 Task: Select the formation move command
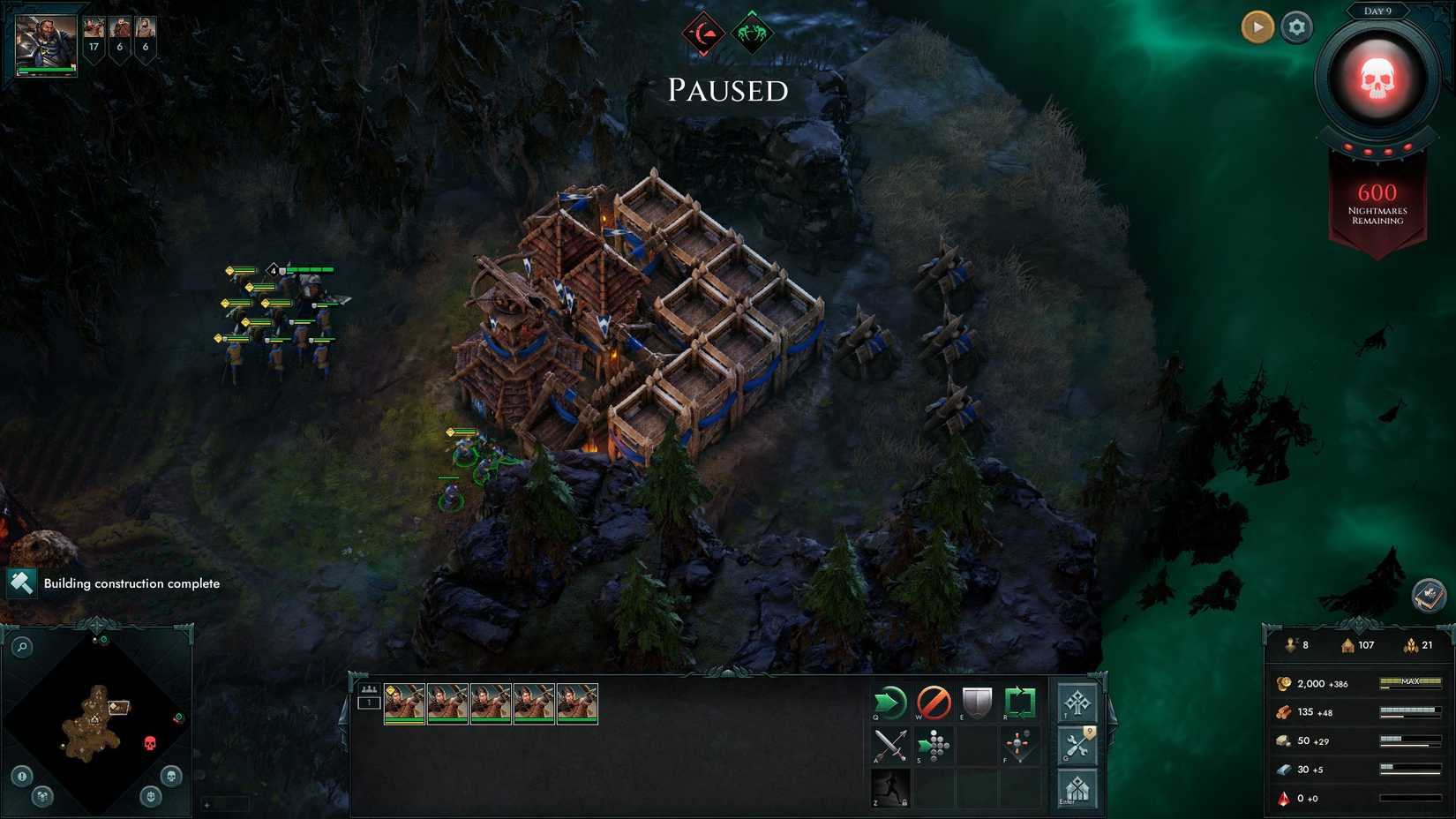point(934,746)
